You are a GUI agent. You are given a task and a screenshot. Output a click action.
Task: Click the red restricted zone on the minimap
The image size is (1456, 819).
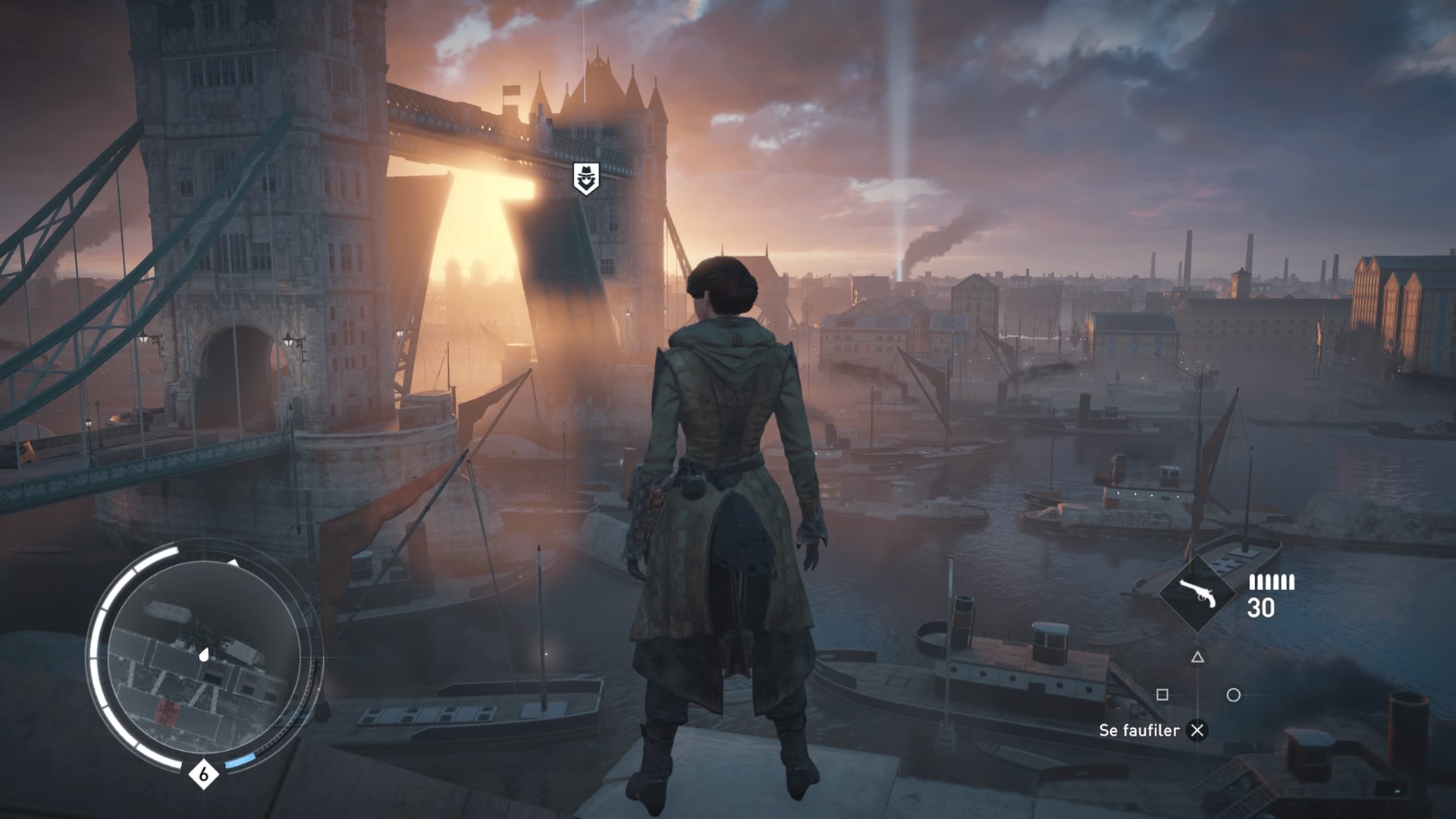168,713
